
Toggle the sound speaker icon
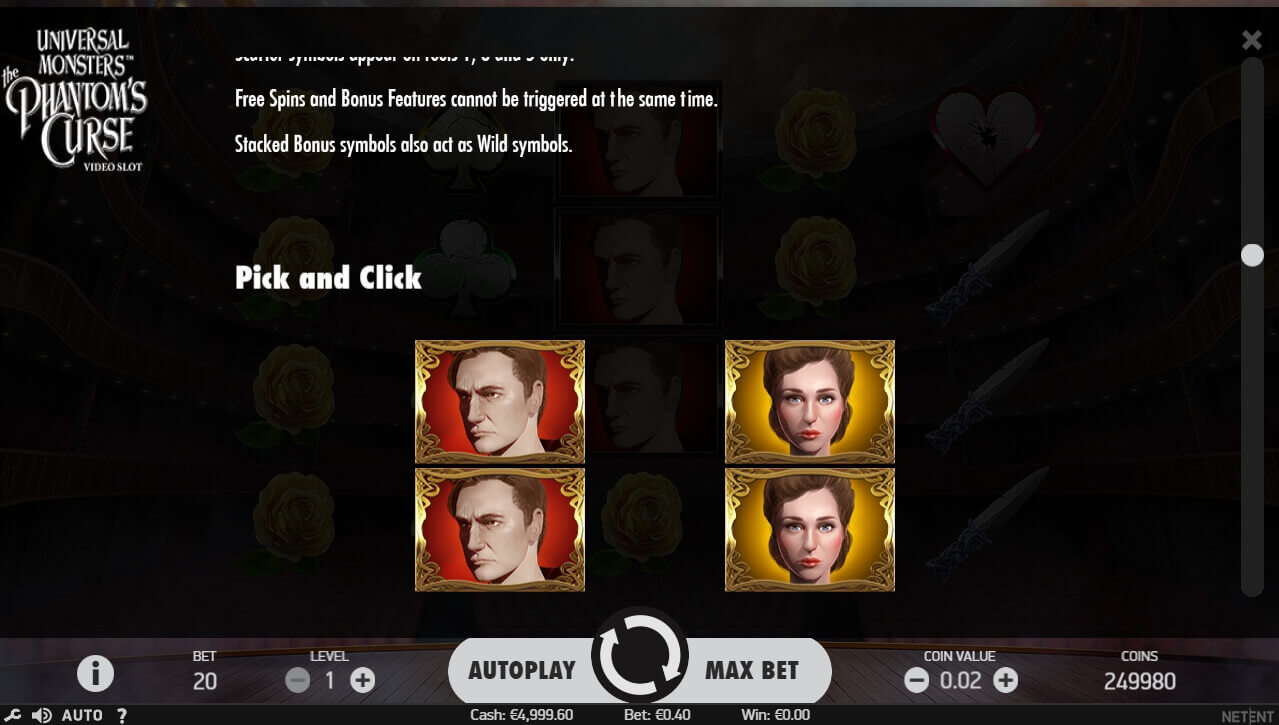click(42, 715)
